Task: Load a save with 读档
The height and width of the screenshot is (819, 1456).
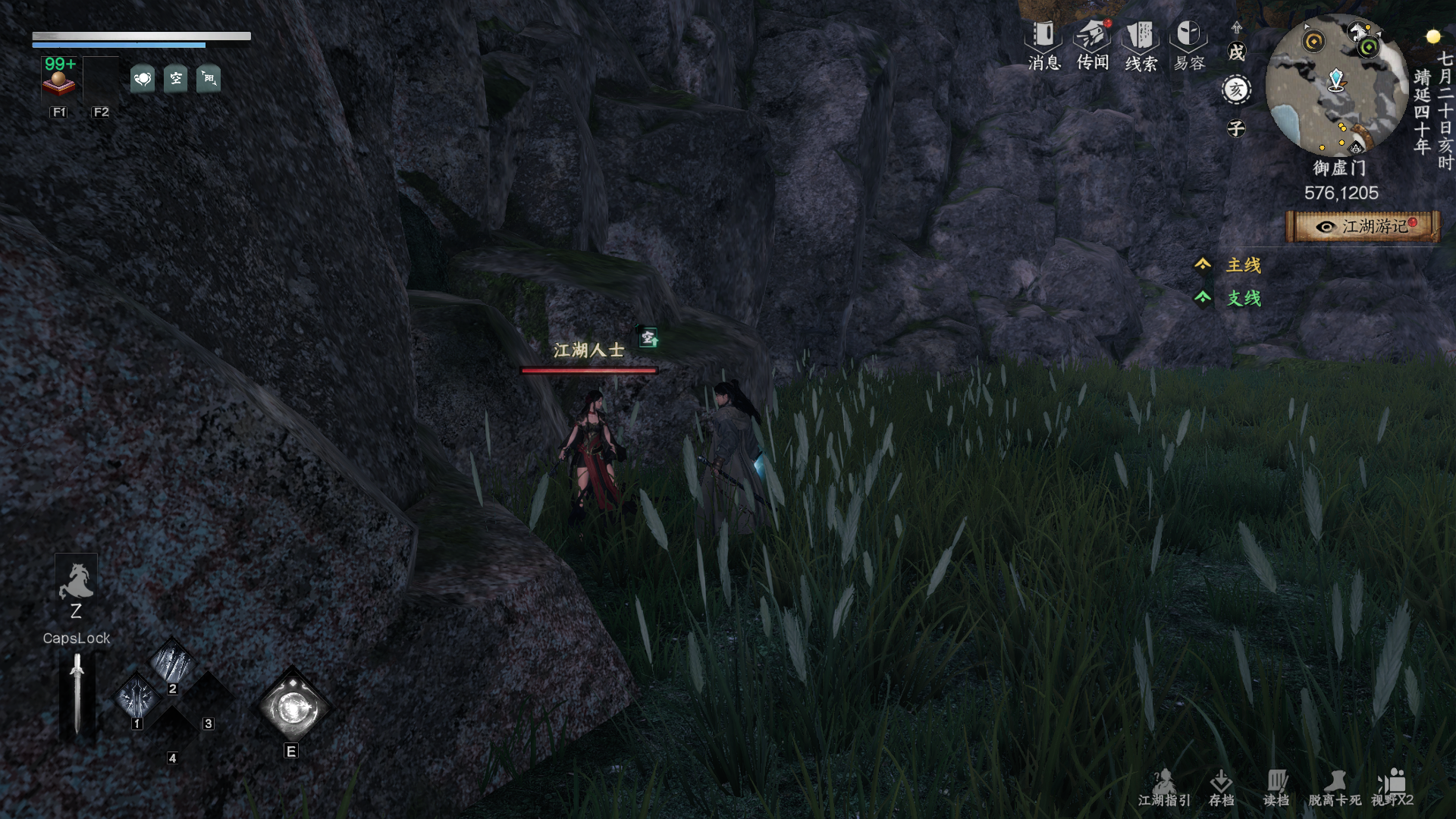Action: (x=1276, y=789)
